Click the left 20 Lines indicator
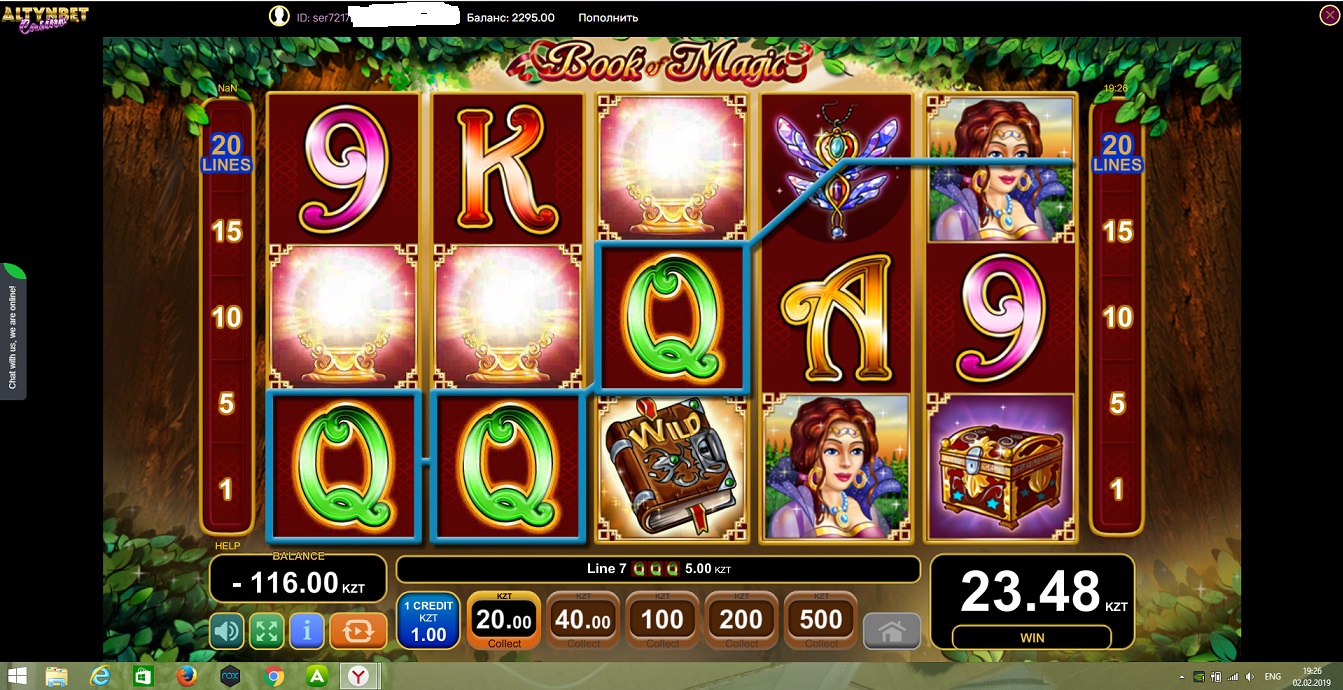Image resolution: width=1343 pixels, height=690 pixels. (x=227, y=152)
